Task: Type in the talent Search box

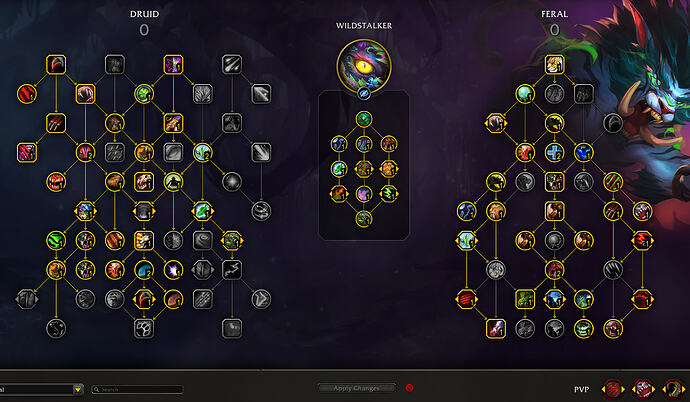Action: tap(138, 389)
